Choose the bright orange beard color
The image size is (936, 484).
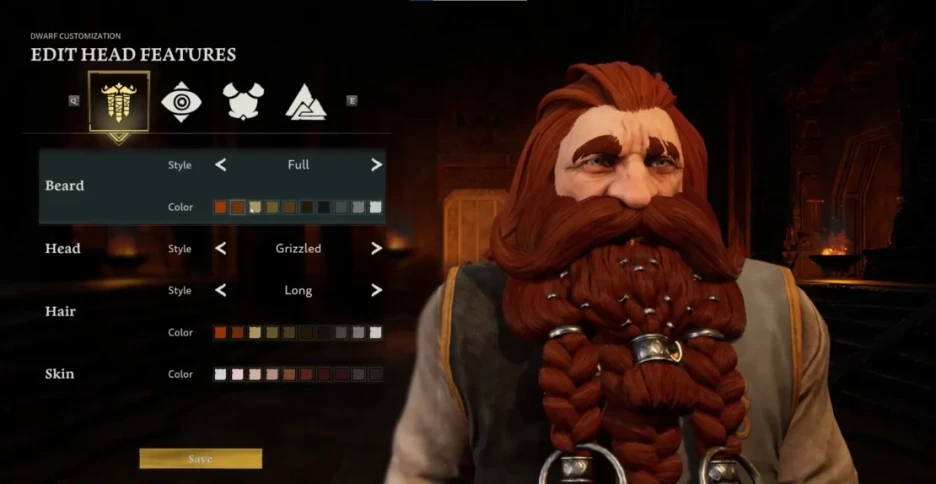tap(220, 207)
